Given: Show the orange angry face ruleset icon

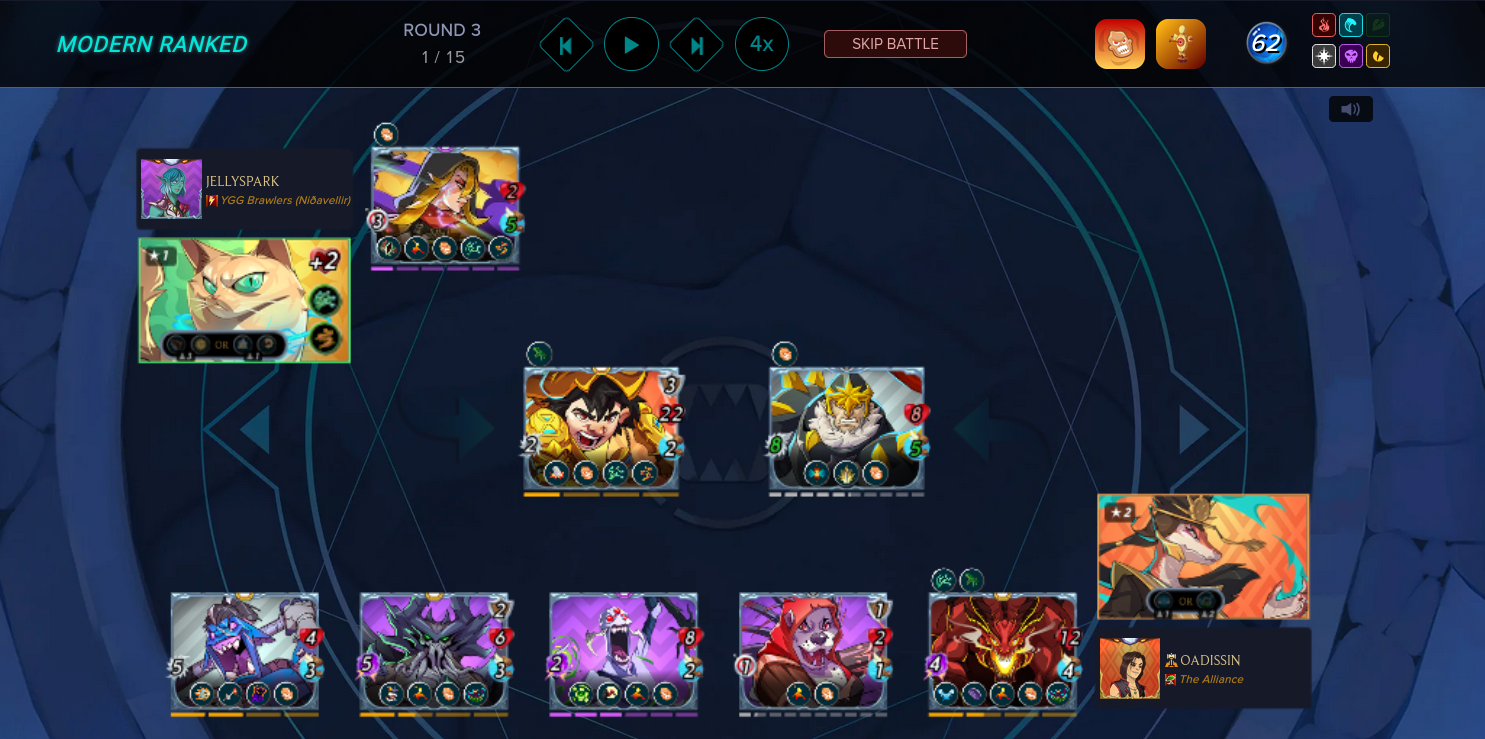Looking at the screenshot, I should tap(1119, 44).
